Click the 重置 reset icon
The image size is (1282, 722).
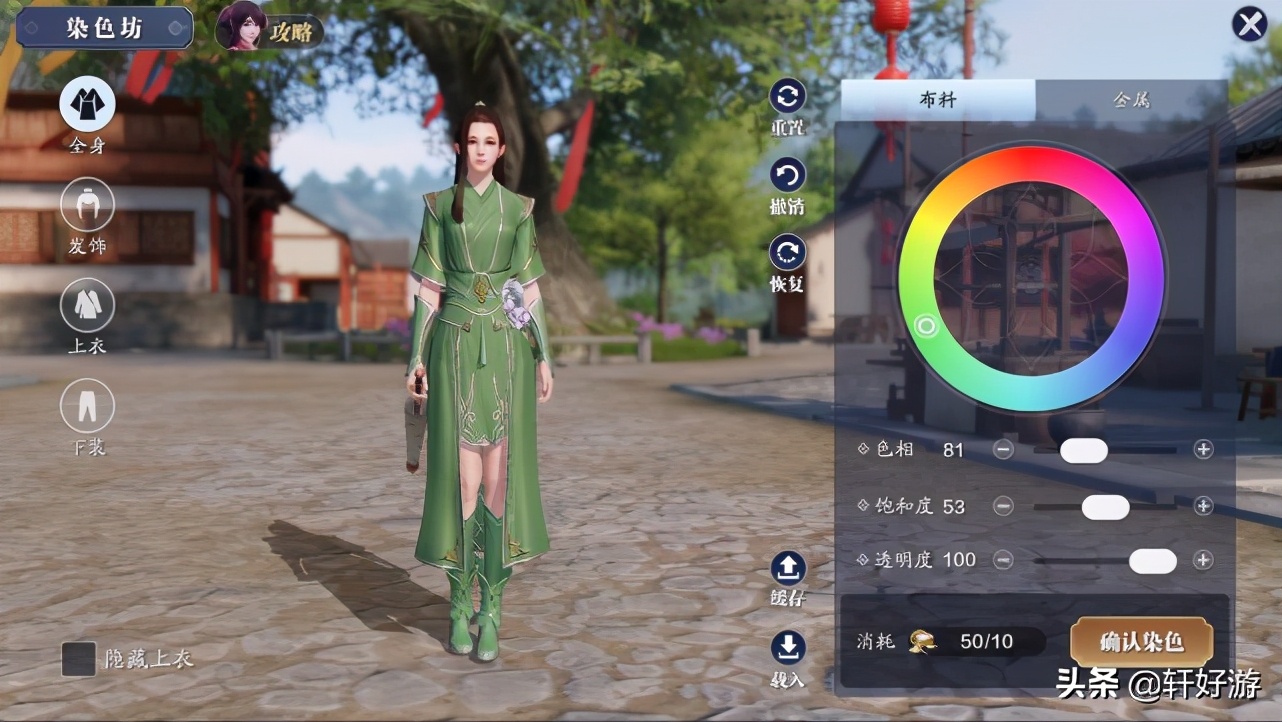tap(787, 97)
